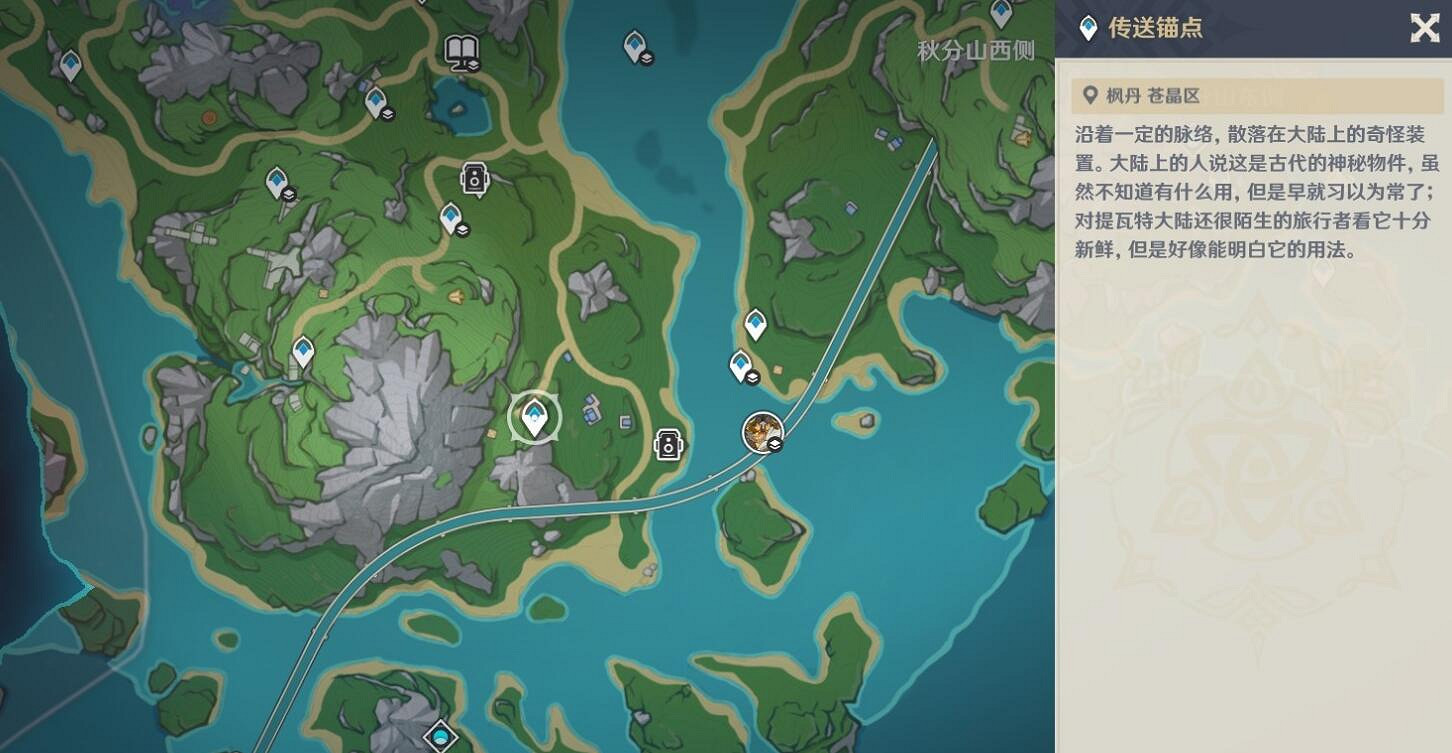Click the teleport anchor icon in the panel header
This screenshot has width=1452, height=753.
tap(1086, 28)
